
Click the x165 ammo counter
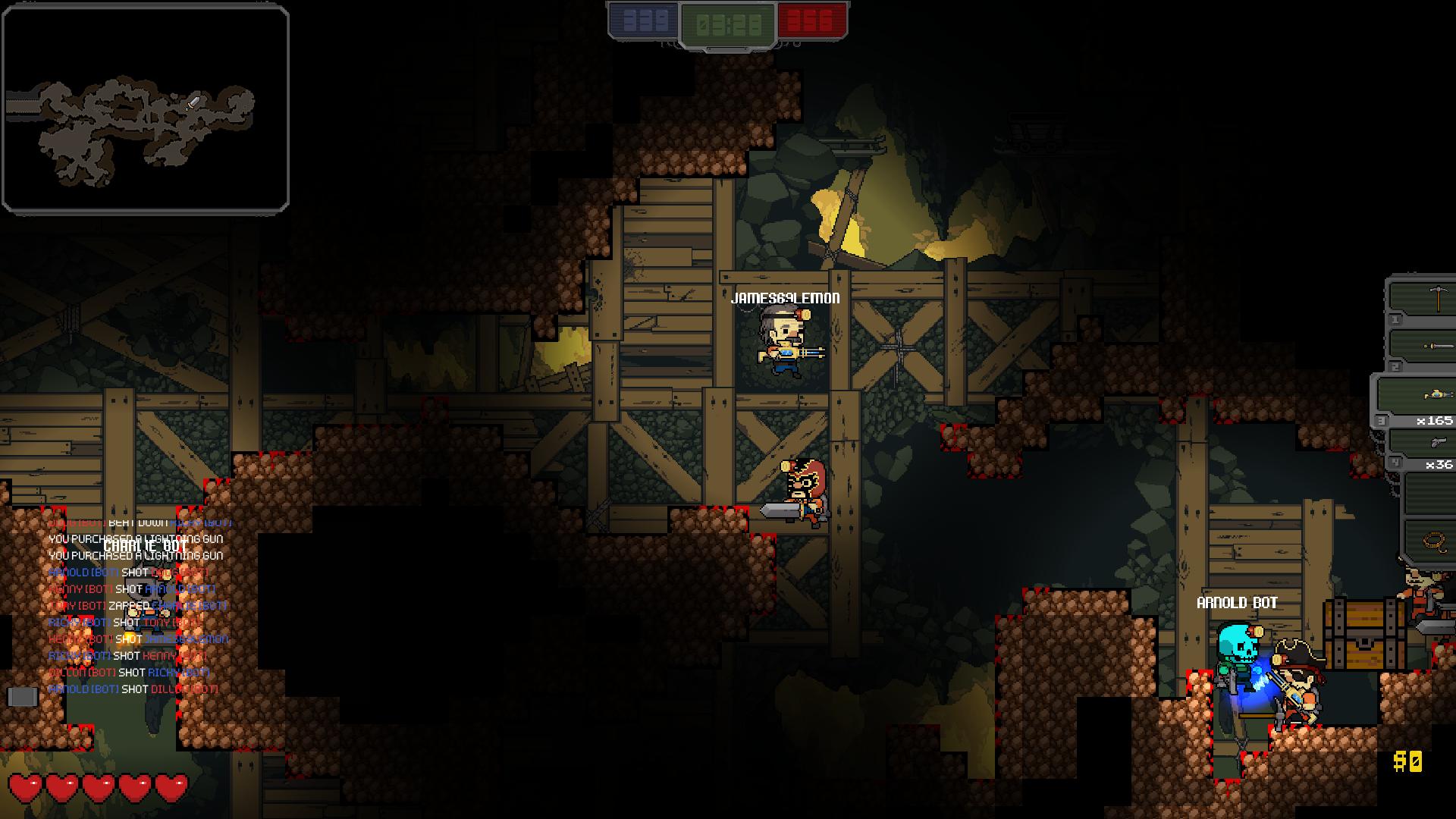point(1436,419)
